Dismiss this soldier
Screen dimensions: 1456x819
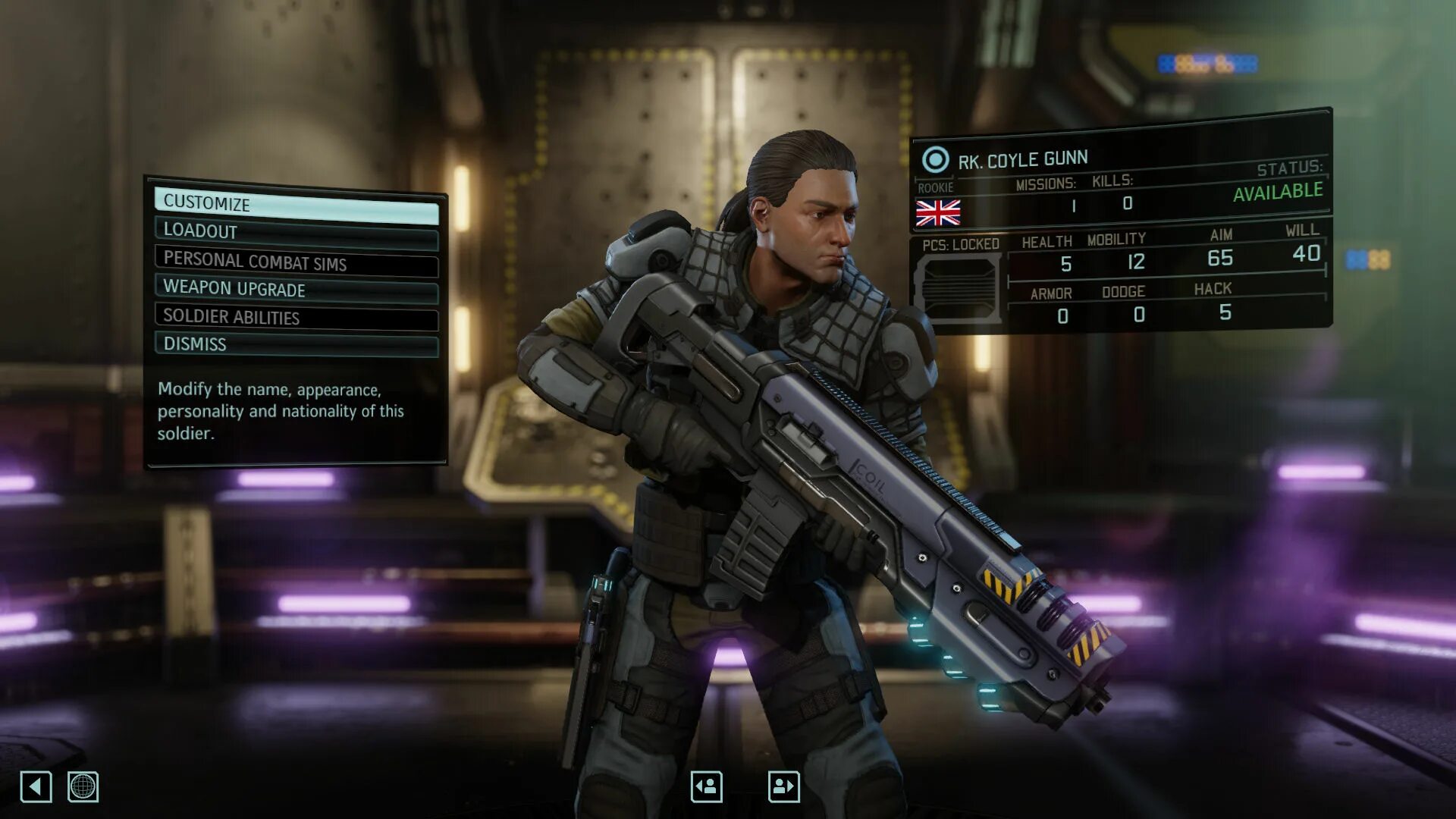pos(296,344)
